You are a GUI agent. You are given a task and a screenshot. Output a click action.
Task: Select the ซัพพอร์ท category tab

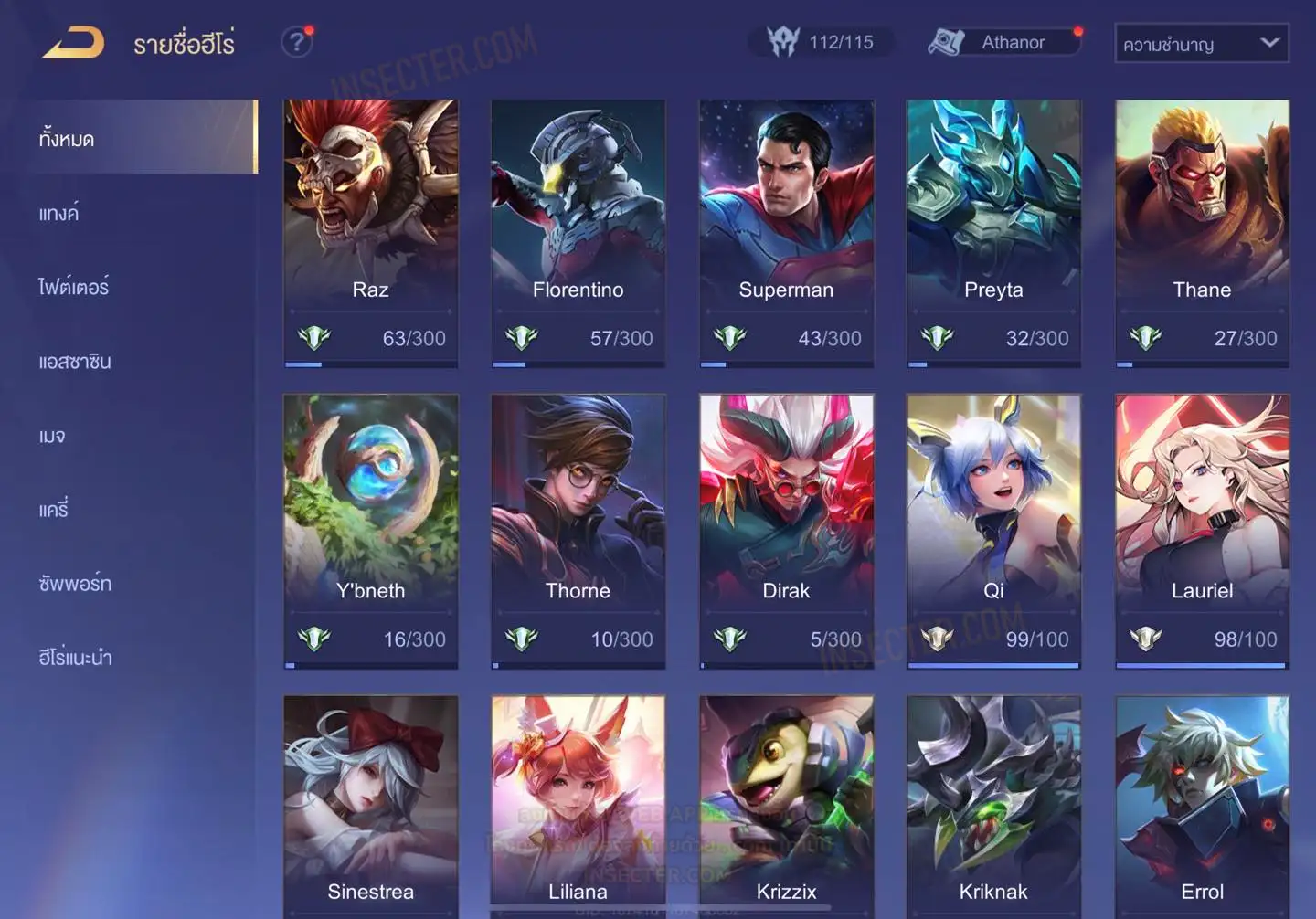click(75, 584)
